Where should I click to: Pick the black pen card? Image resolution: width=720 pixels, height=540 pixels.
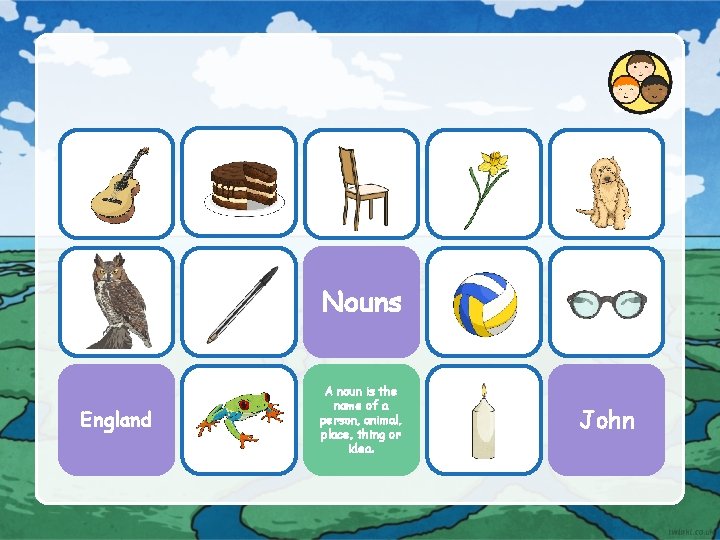pos(239,302)
